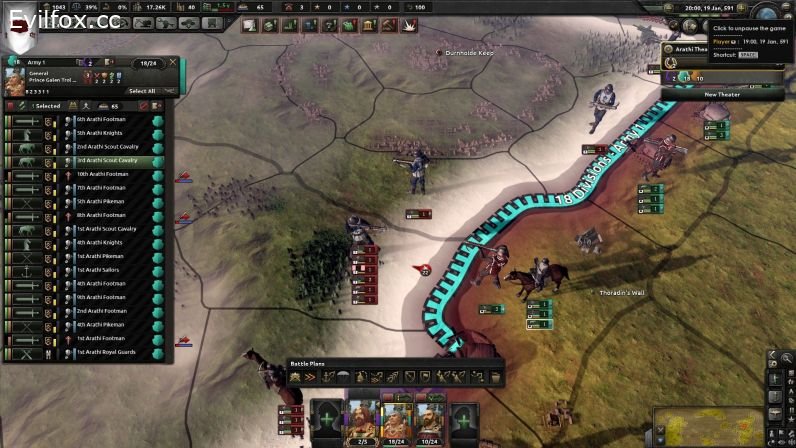This screenshot has width=796, height=448.
Task: Select the 6th Arathi Footman division
Action: pos(100,120)
